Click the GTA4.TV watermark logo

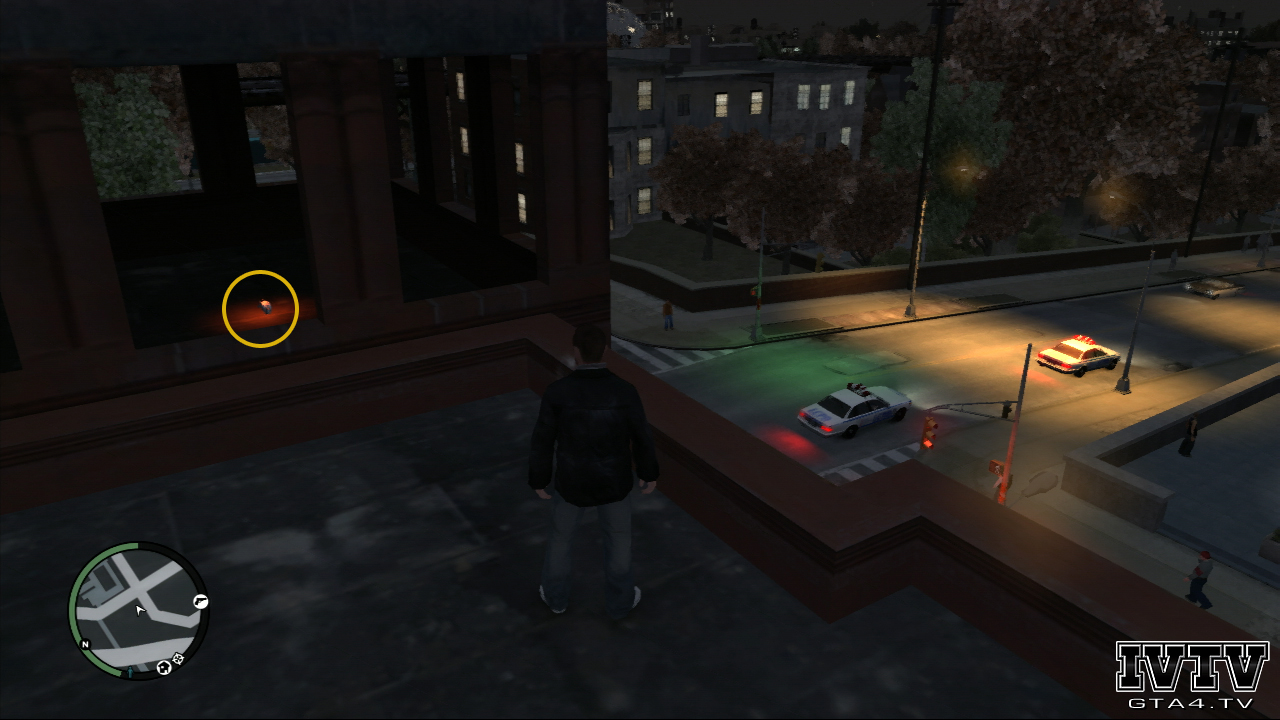coord(1191,675)
